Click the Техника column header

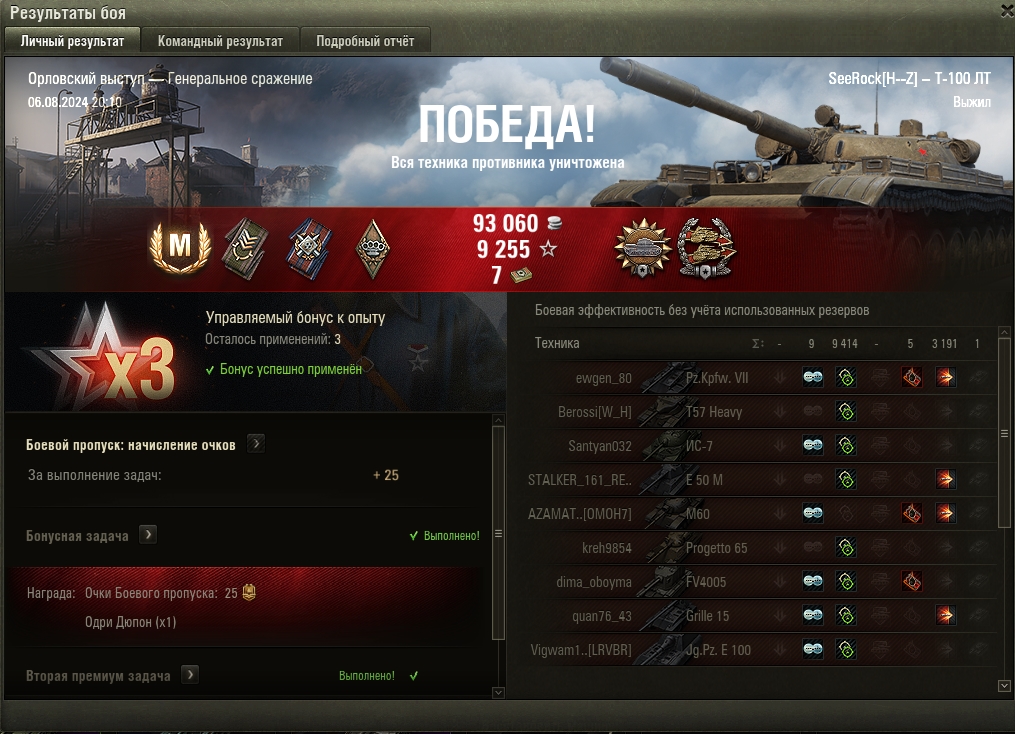click(557, 343)
